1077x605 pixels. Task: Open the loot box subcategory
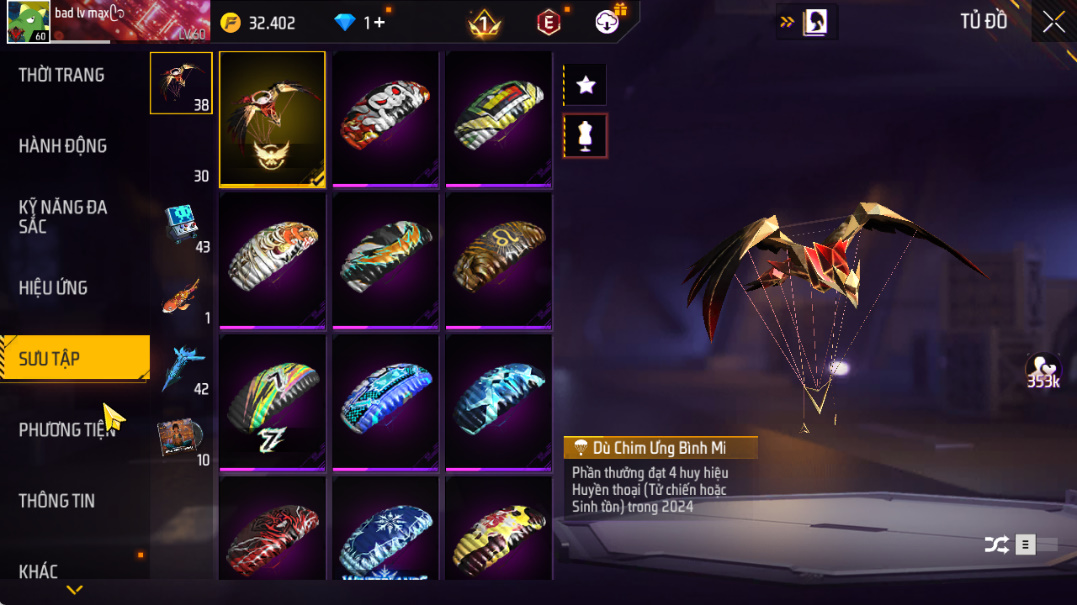(x=181, y=225)
